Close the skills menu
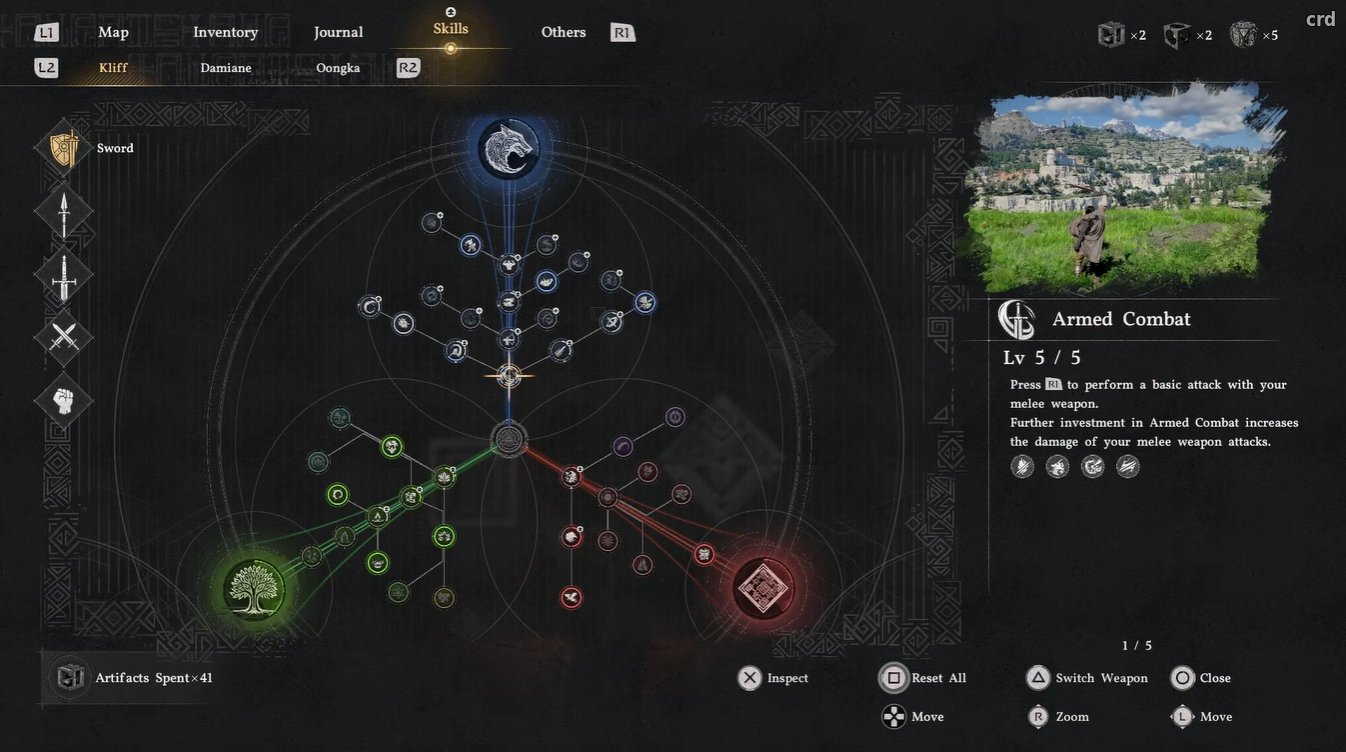This screenshot has height=752, width=1346. tap(1201, 678)
